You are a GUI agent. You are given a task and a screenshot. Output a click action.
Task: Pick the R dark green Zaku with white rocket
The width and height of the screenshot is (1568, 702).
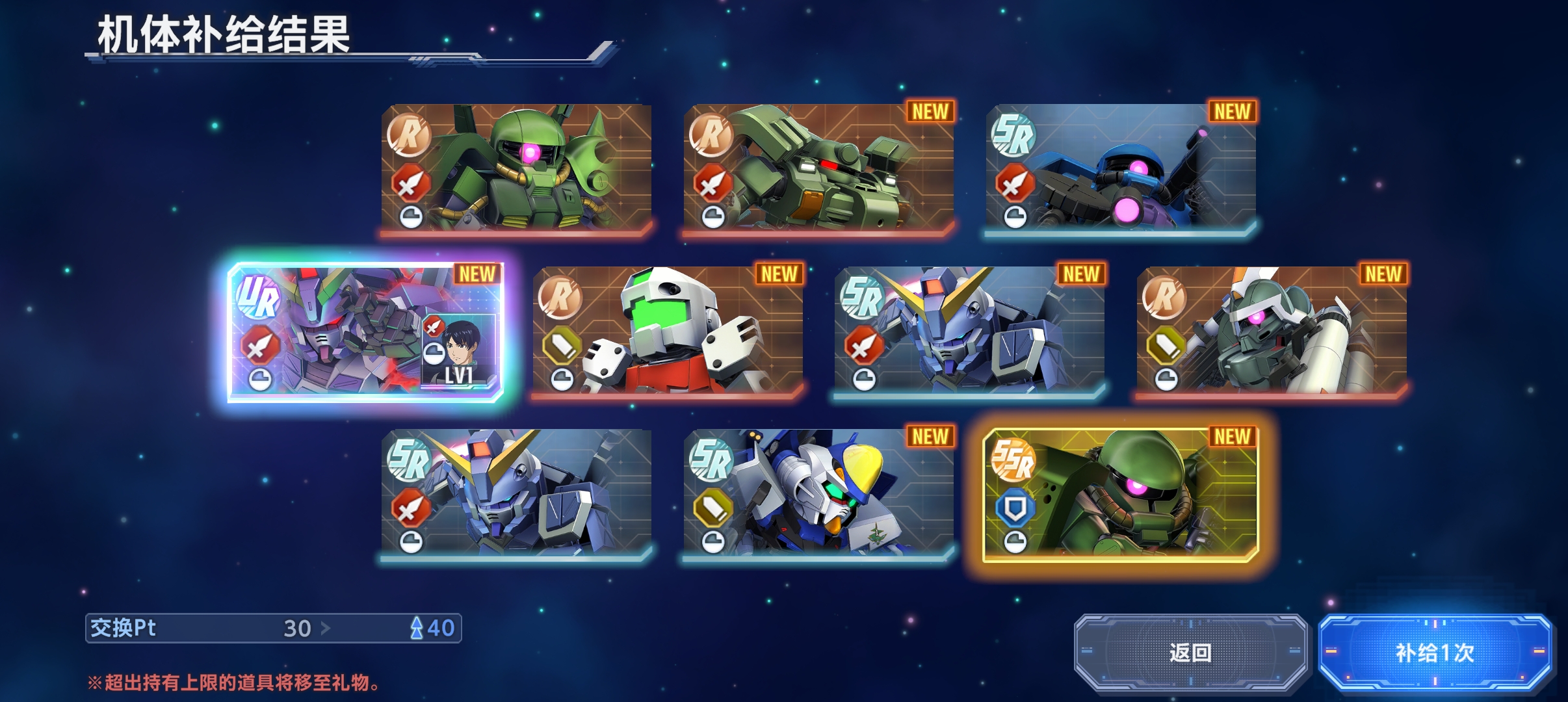[x=1272, y=331]
